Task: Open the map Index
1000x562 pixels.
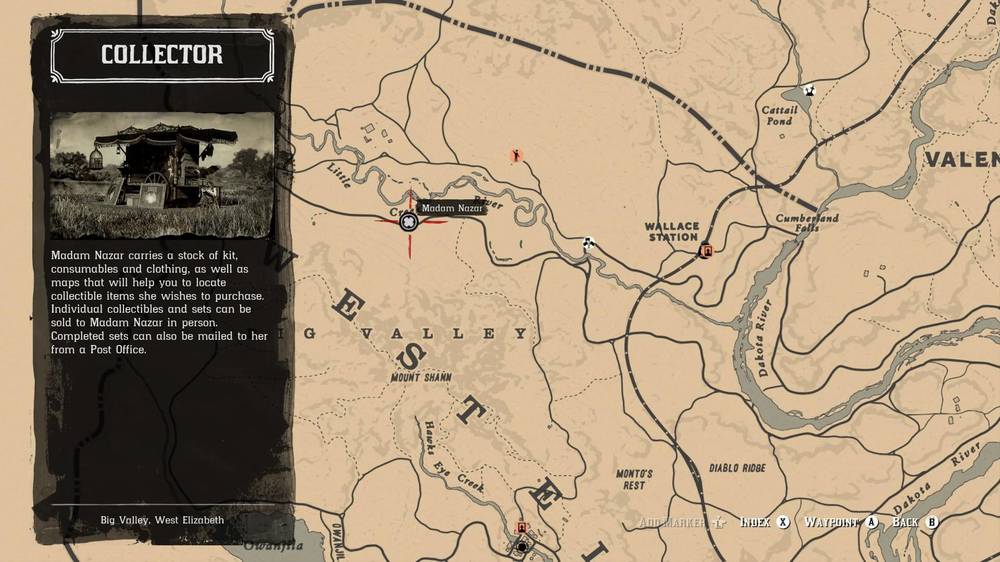Action: (765, 522)
